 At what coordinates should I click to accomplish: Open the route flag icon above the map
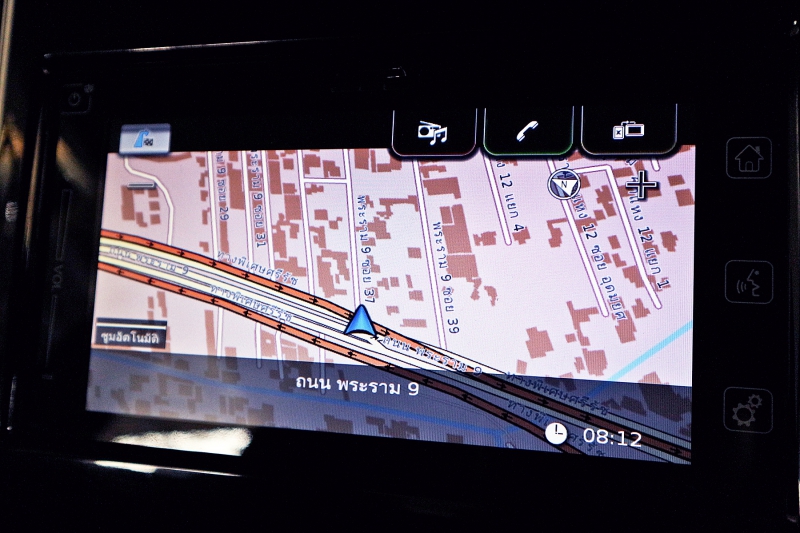pyautogui.click(x=144, y=139)
